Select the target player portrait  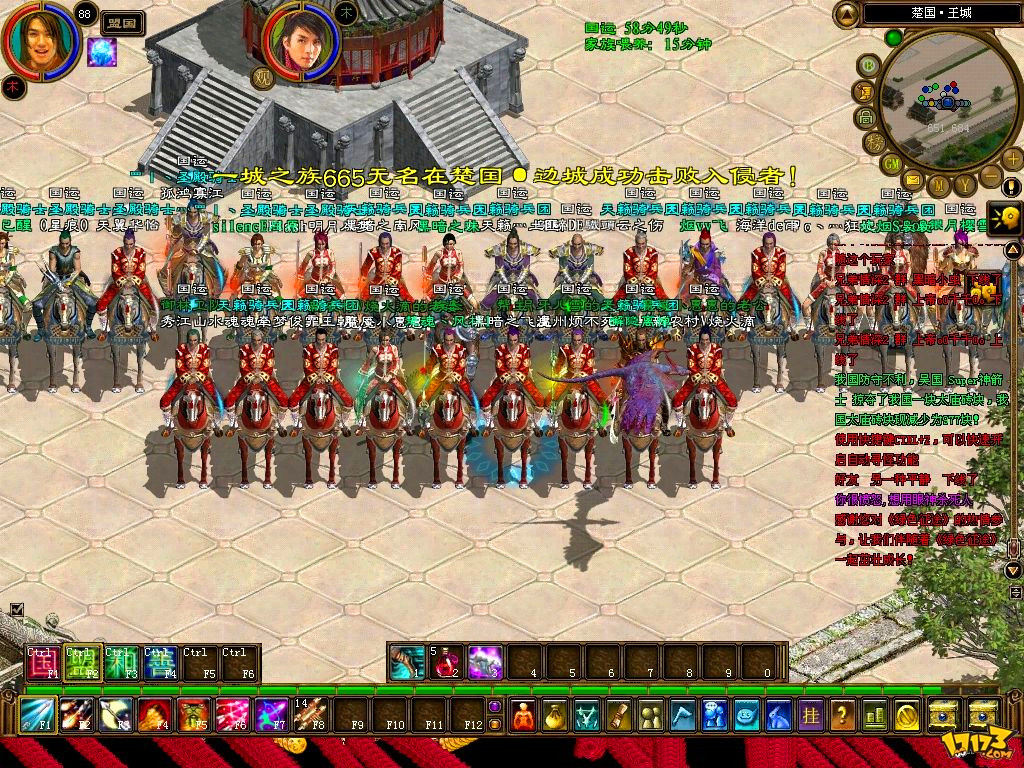(x=298, y=43)
